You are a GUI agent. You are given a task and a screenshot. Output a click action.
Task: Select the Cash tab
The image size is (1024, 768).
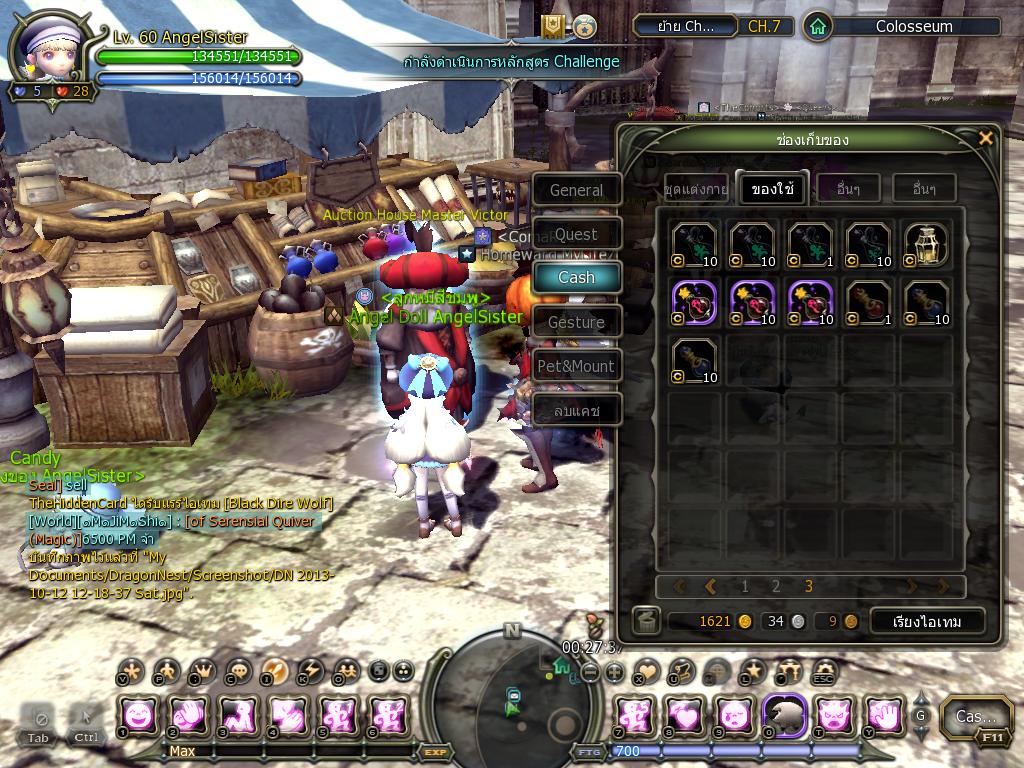click(576, 277)
